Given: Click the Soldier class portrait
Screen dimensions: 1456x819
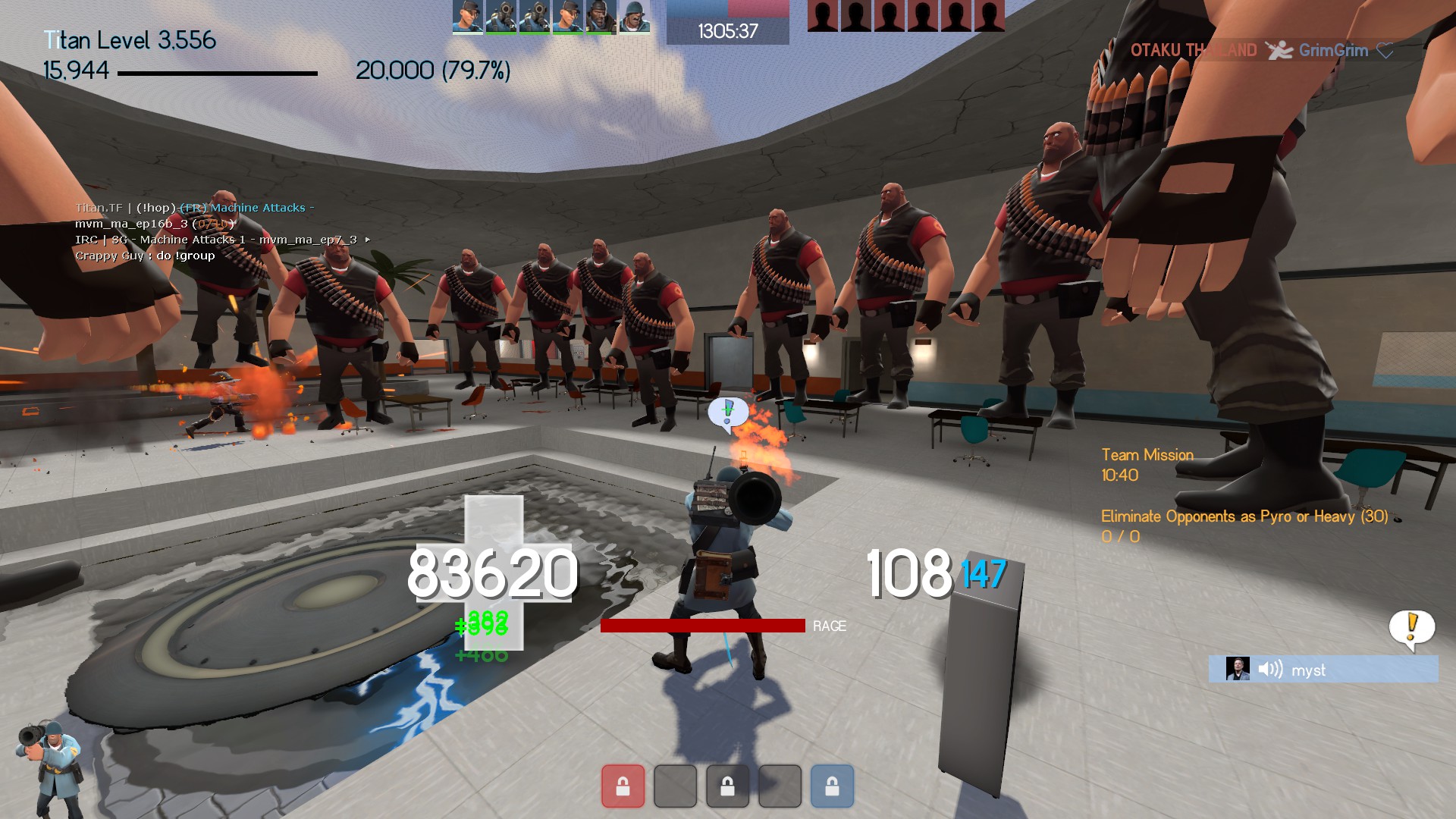Looking at the screenshot, I should [48, 767].
